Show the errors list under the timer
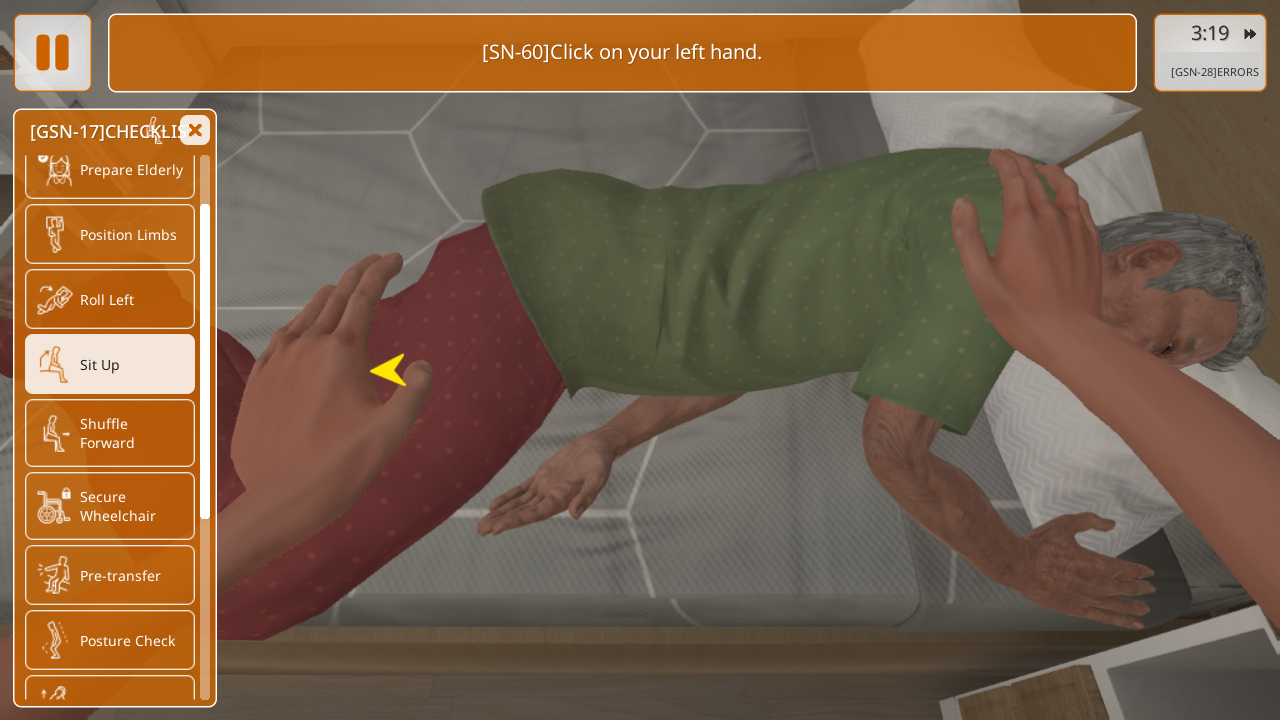This screenshot has width=1280, height=720. coord(1214,72)
